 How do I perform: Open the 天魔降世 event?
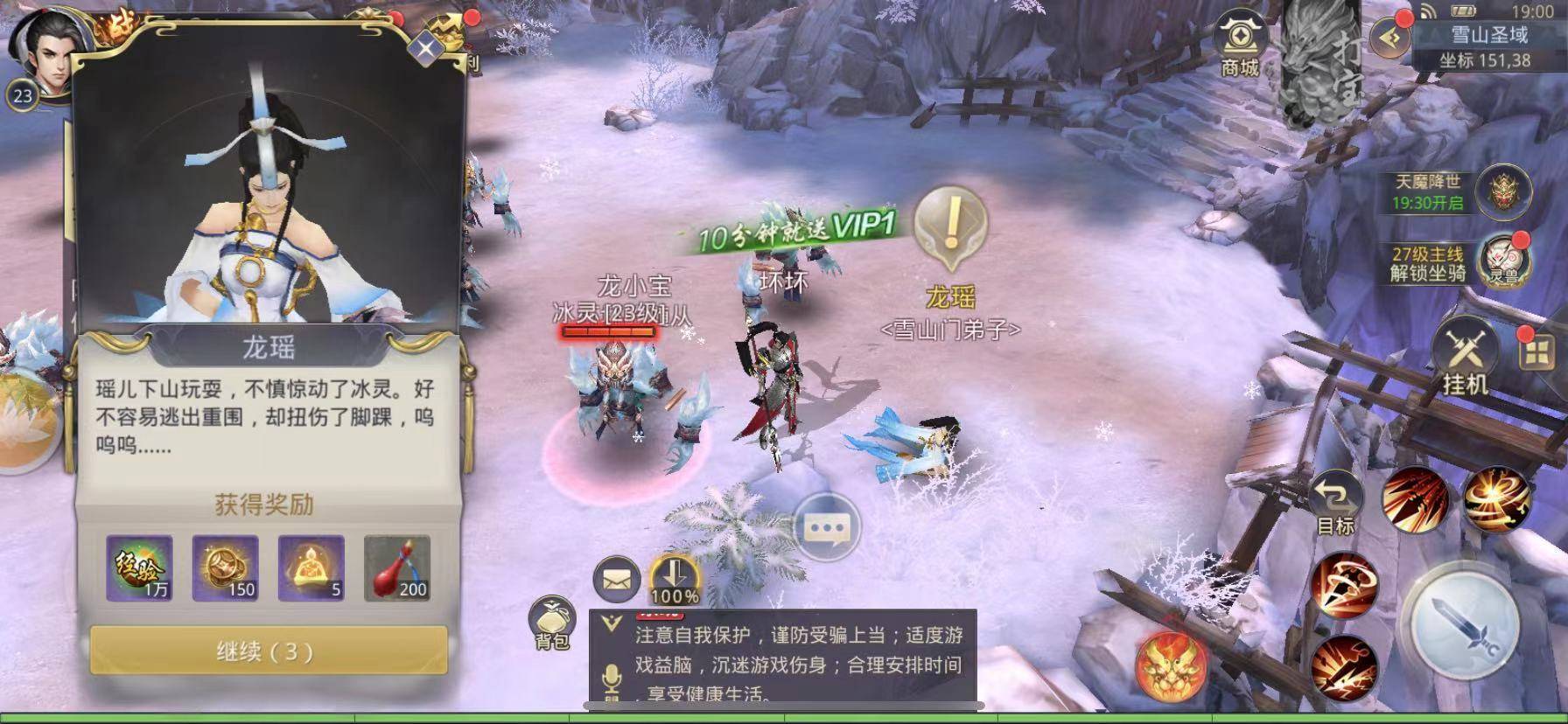click(x=1502, y=191)
